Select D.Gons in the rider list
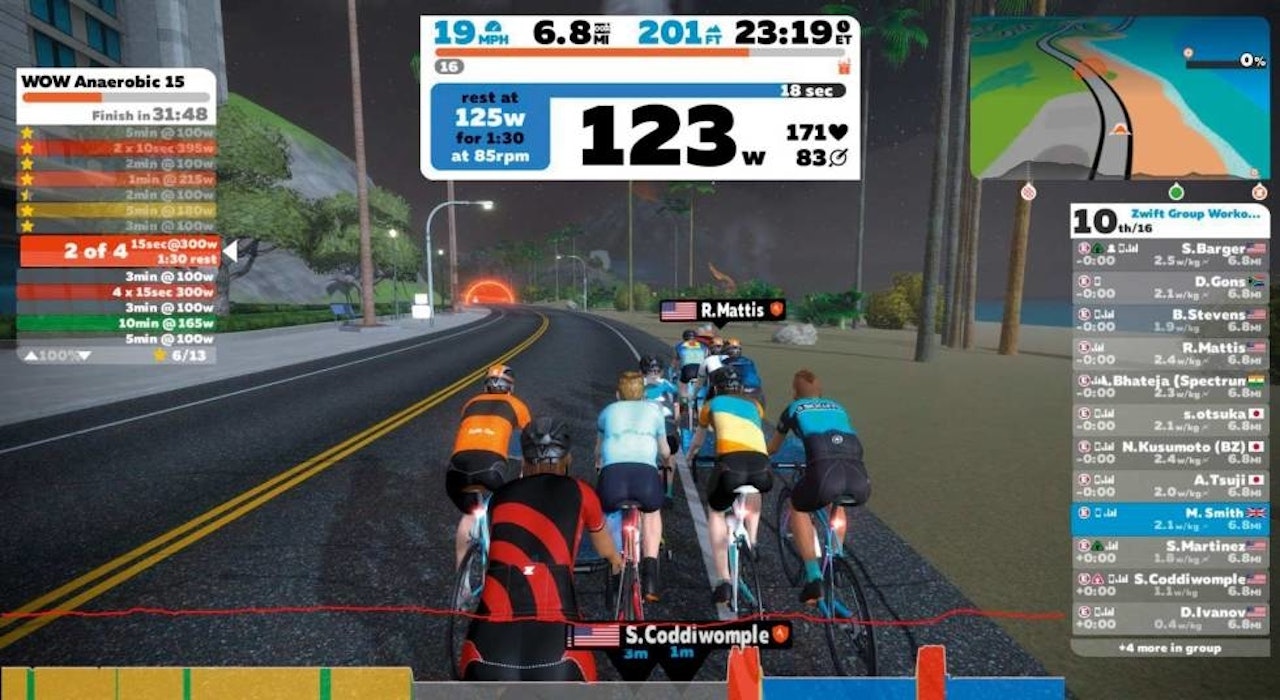This screenshot has width=1280, height=700. click(1170, 287)
